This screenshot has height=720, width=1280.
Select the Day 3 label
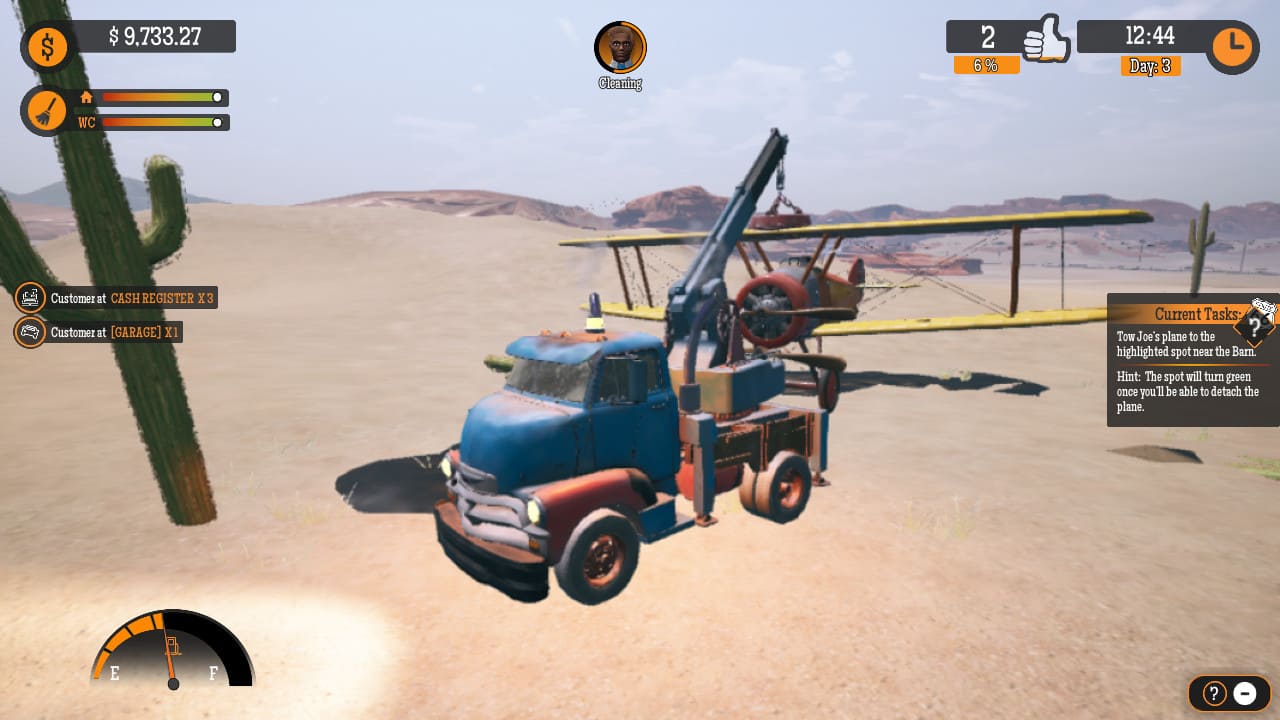point(1151,65)
